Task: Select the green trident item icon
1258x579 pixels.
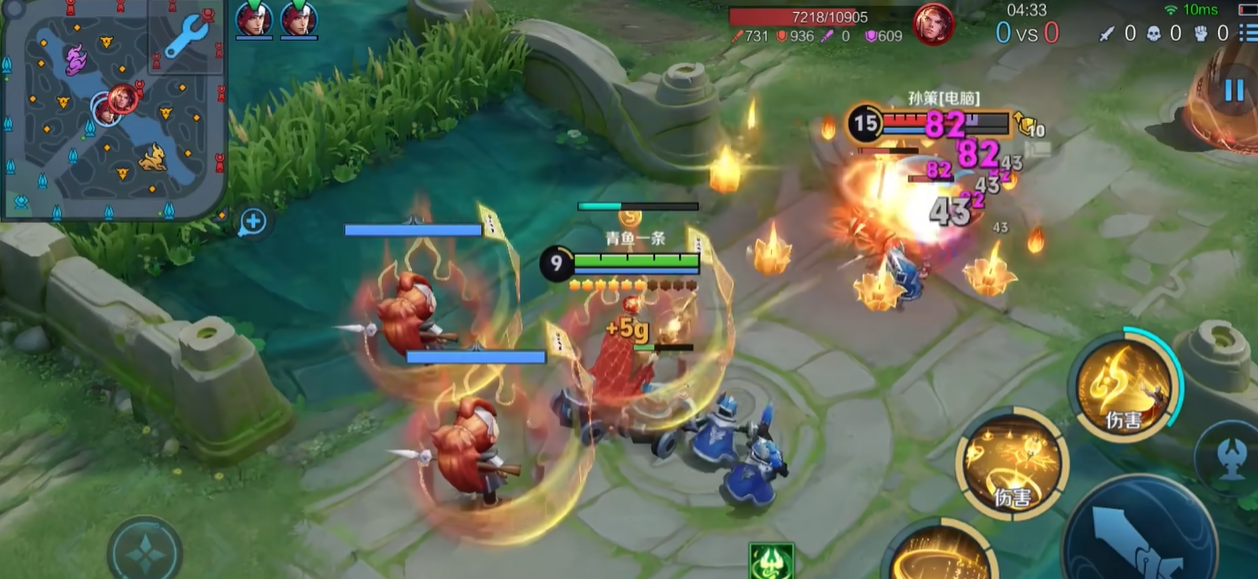Action: (771, 561)
